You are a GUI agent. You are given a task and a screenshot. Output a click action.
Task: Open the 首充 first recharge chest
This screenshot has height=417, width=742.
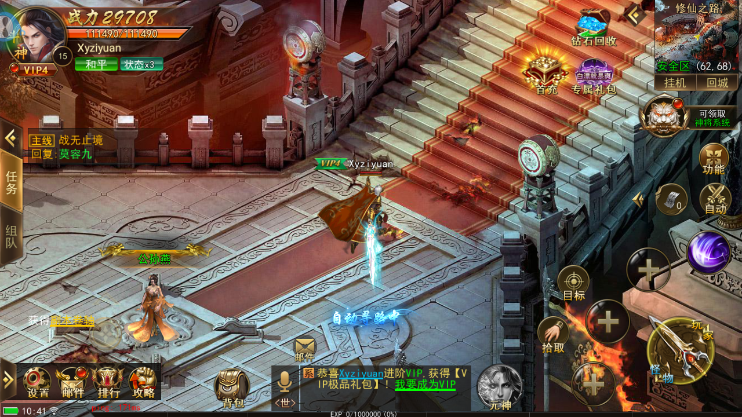546,74
